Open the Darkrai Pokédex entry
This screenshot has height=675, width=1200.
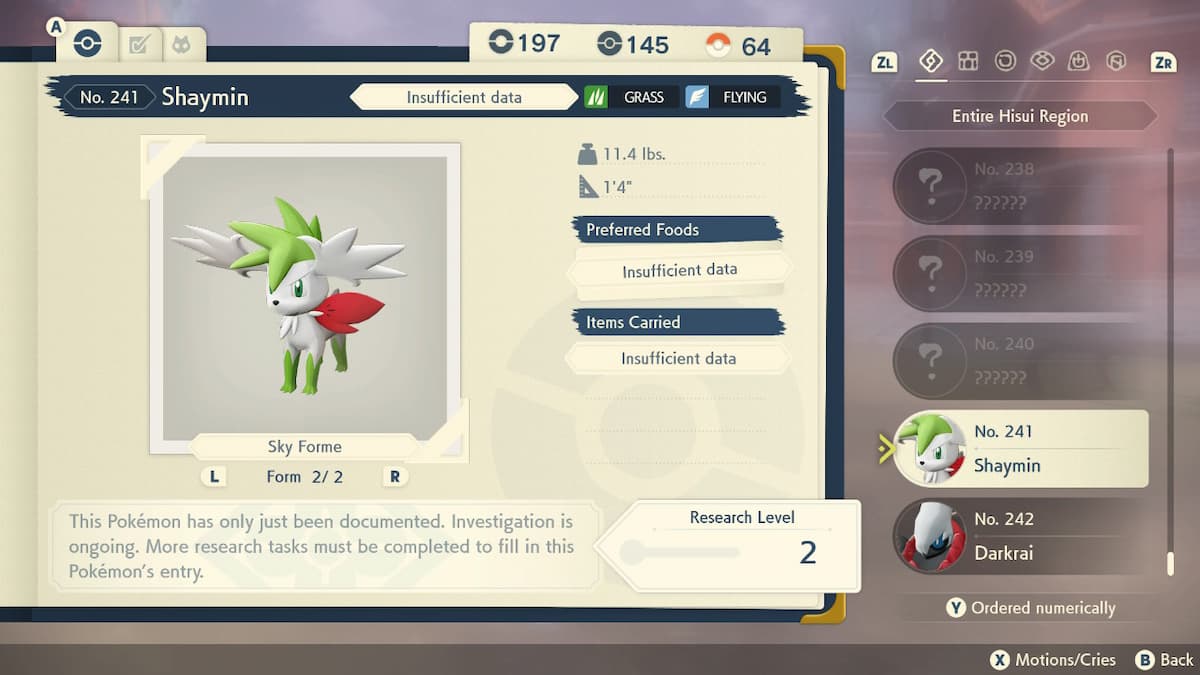tap(1020, 536)
